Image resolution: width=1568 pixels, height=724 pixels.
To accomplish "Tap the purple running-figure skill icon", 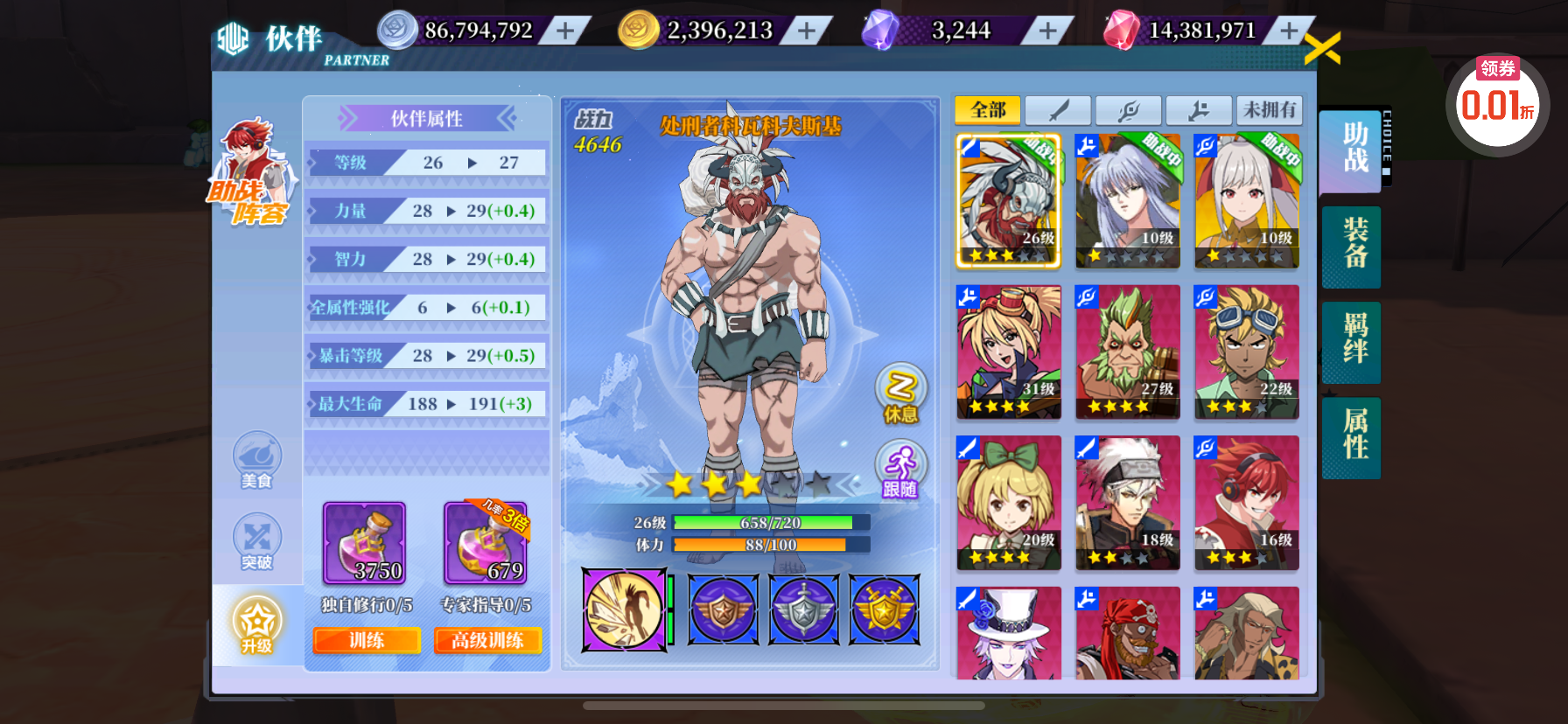I will 625,610.
